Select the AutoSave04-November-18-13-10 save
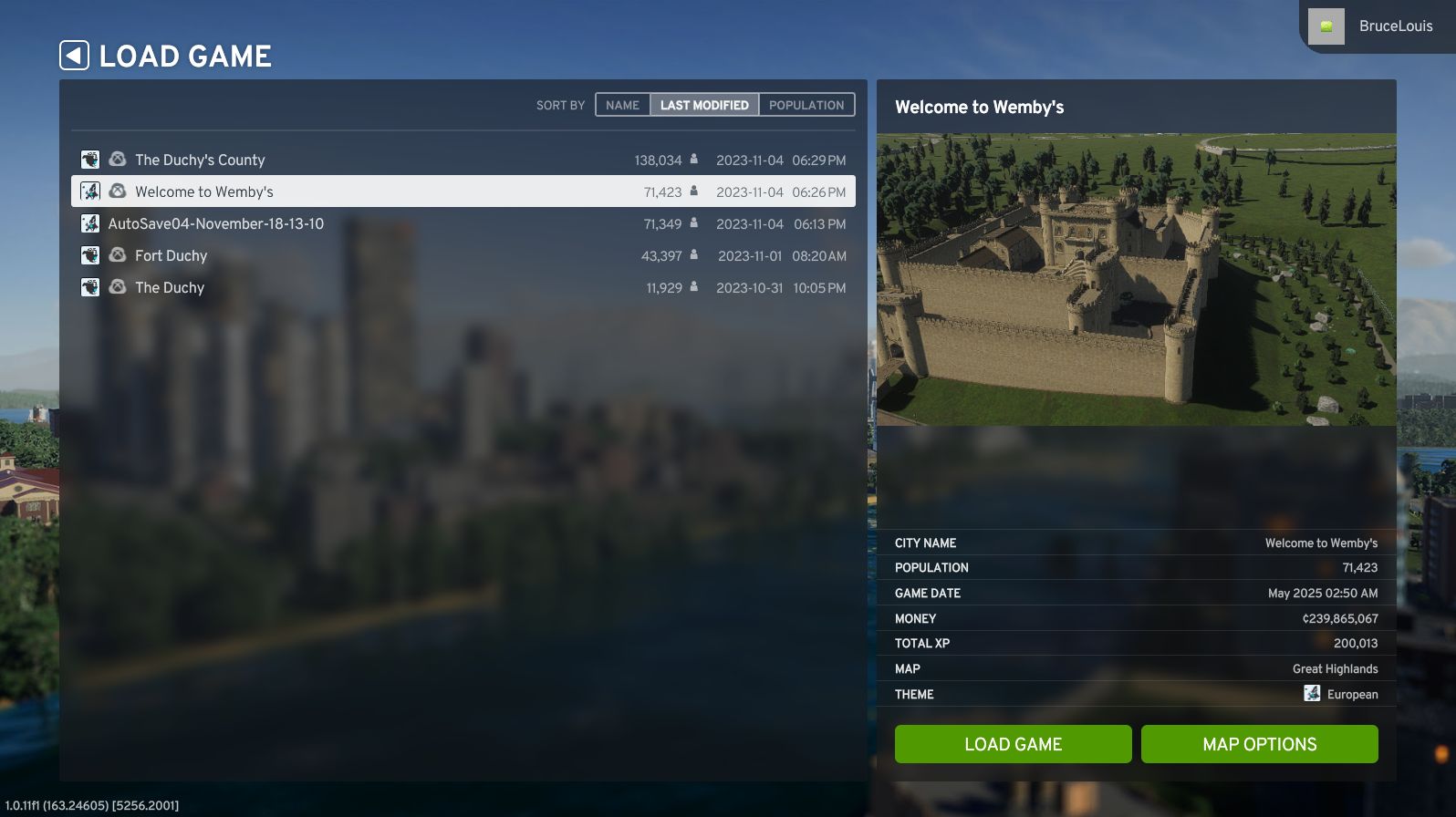This screenshot has width=1456, height=817. pyautogui.click(x=365, y=223)
